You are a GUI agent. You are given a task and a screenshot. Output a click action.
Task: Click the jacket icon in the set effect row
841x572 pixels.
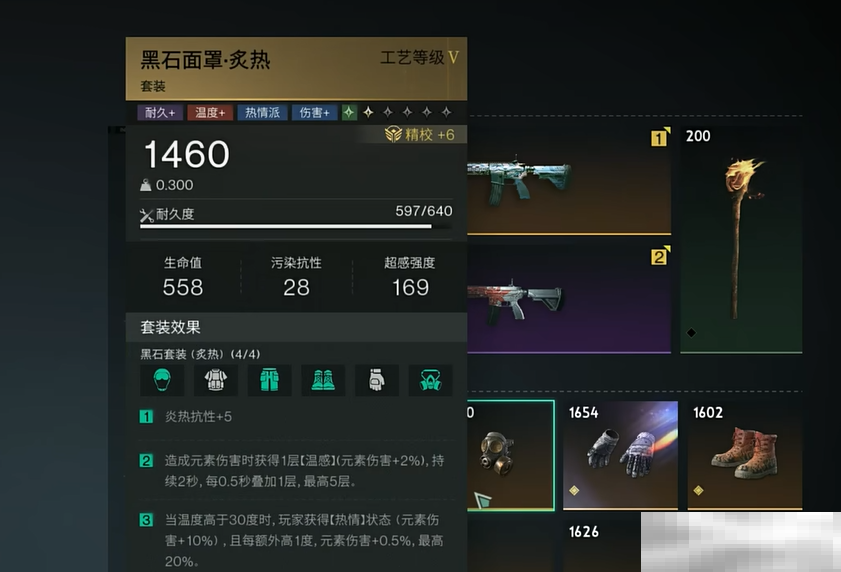(215, 380)
